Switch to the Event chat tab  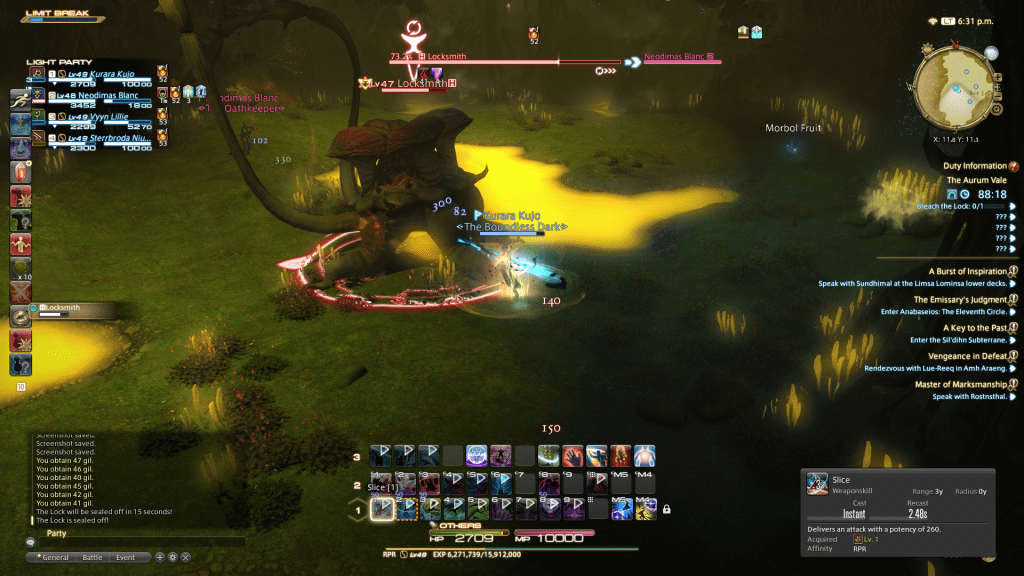tap(125, 557)
